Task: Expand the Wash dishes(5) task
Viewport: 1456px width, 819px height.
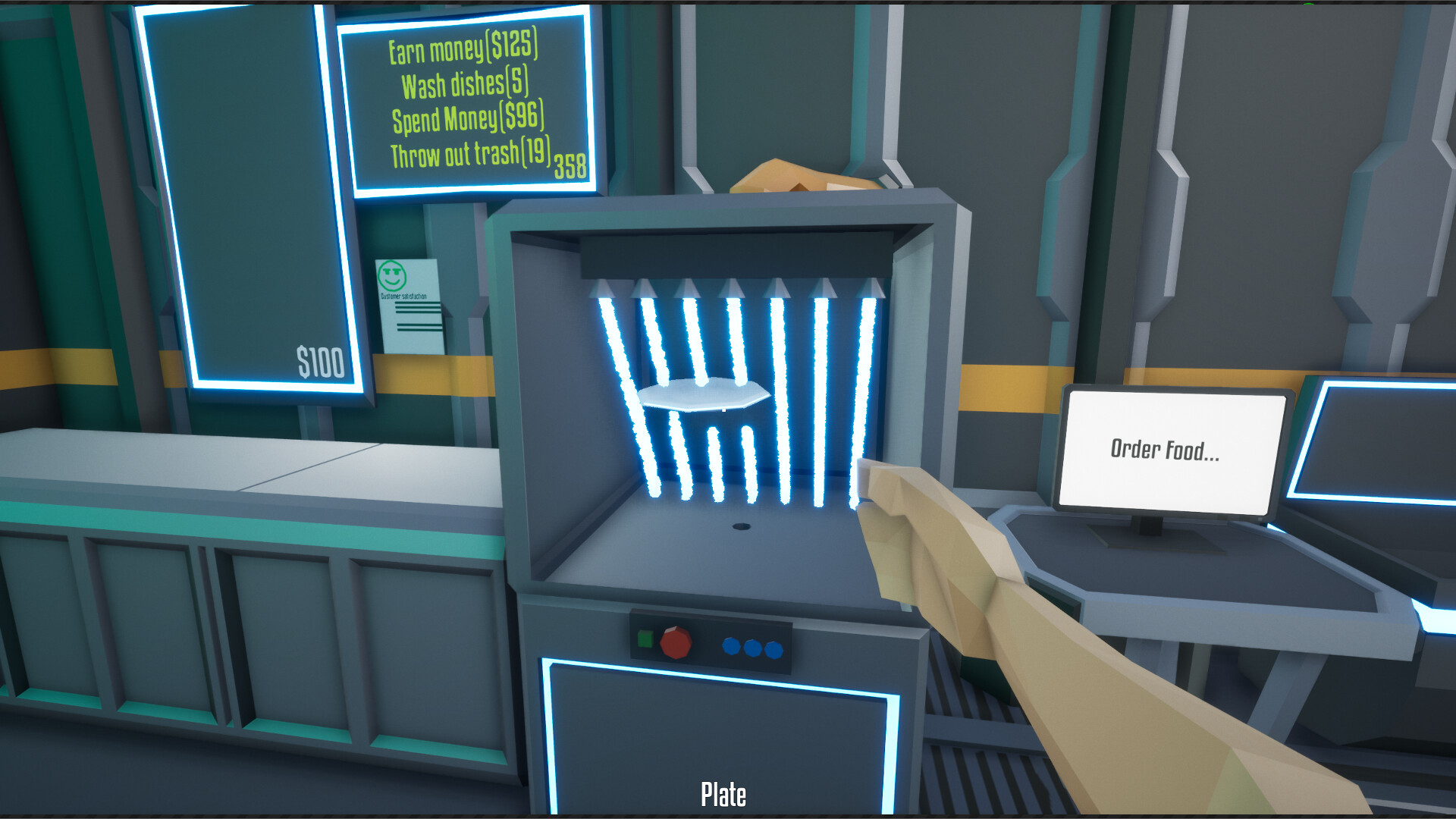Action: [468, 83]
